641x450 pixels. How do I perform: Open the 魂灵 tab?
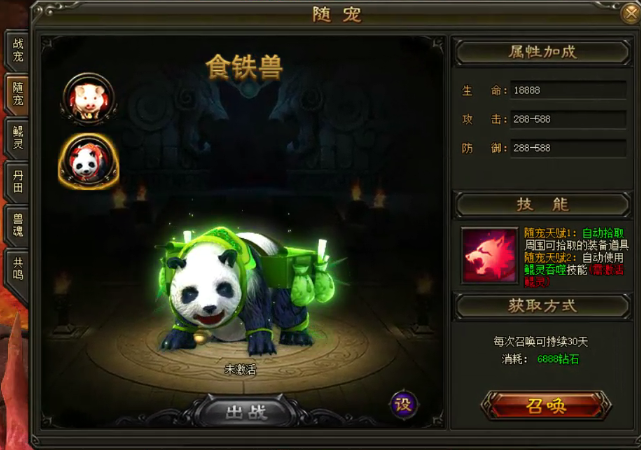point(17,138)
